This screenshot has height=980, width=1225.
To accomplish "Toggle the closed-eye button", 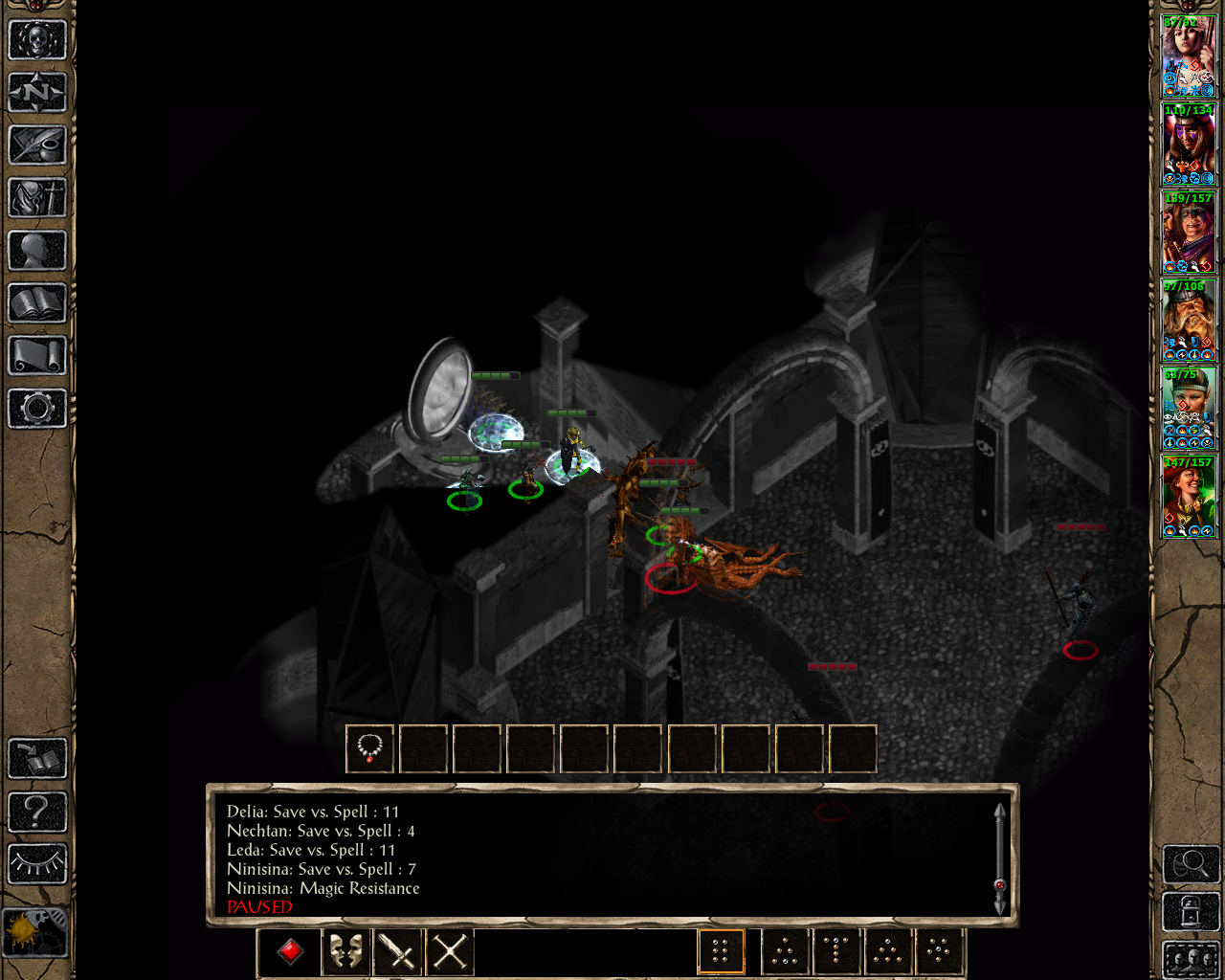I will (37, 864).
